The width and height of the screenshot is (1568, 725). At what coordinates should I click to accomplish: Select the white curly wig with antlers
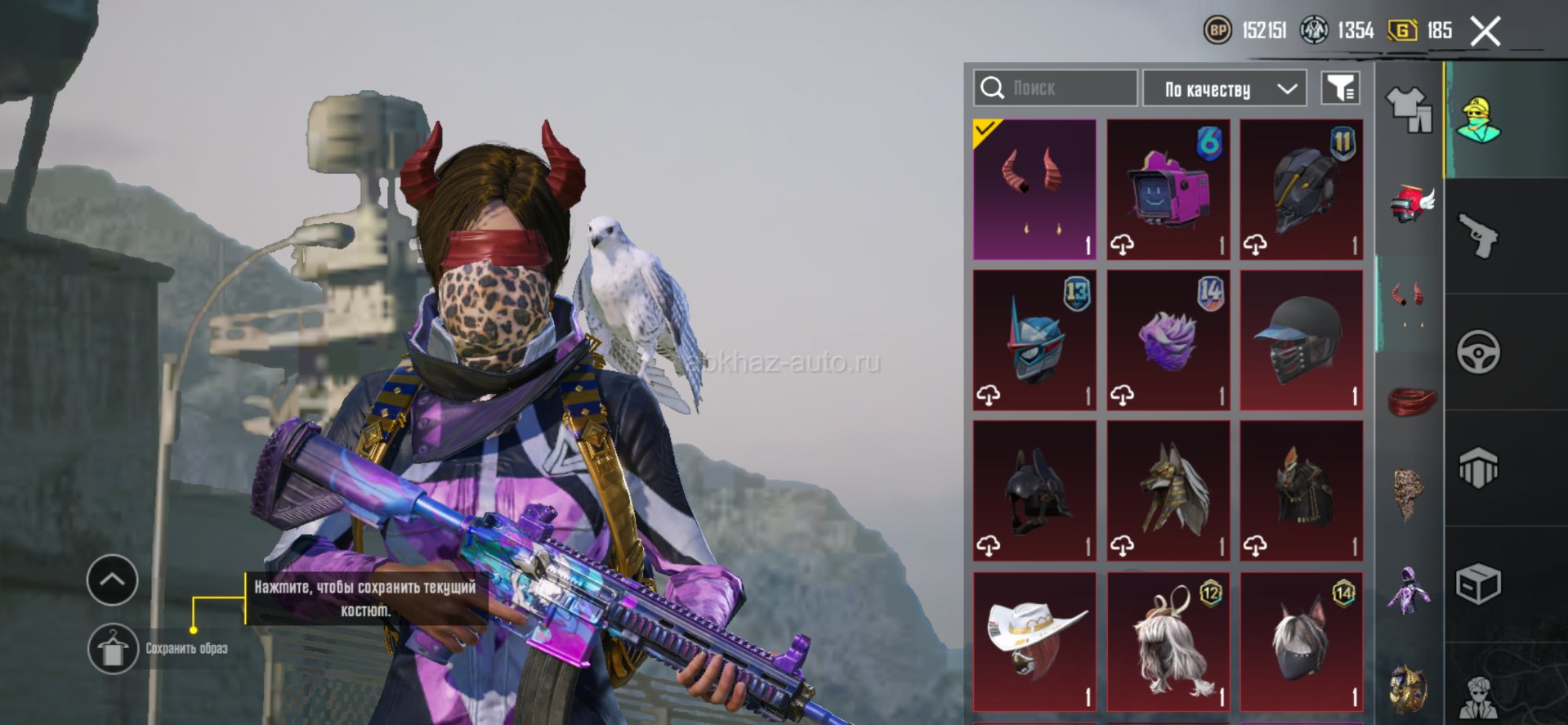coord(1168,642)
